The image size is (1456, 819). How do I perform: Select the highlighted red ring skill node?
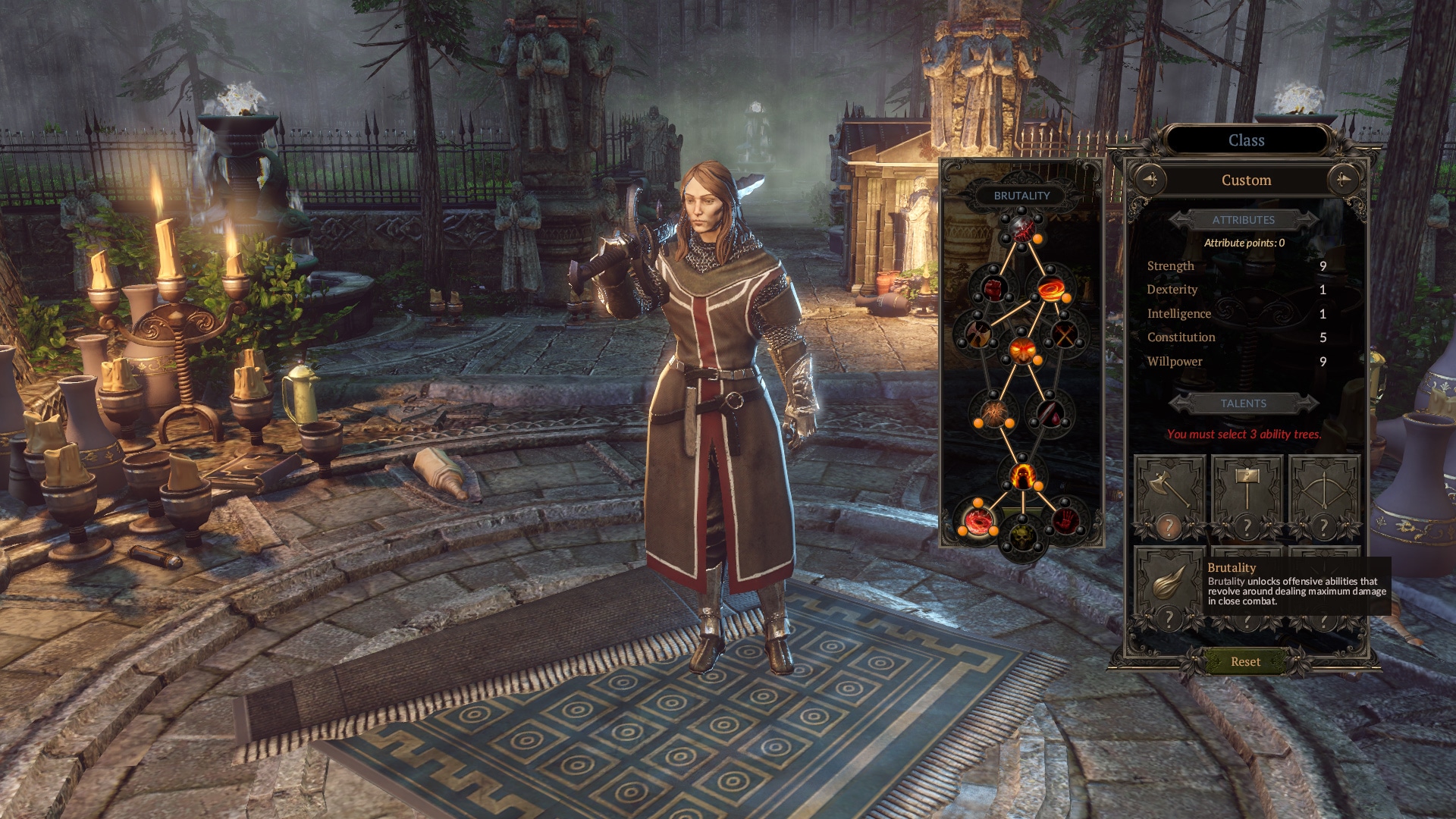pyautogui.click(x=979, y=520)
